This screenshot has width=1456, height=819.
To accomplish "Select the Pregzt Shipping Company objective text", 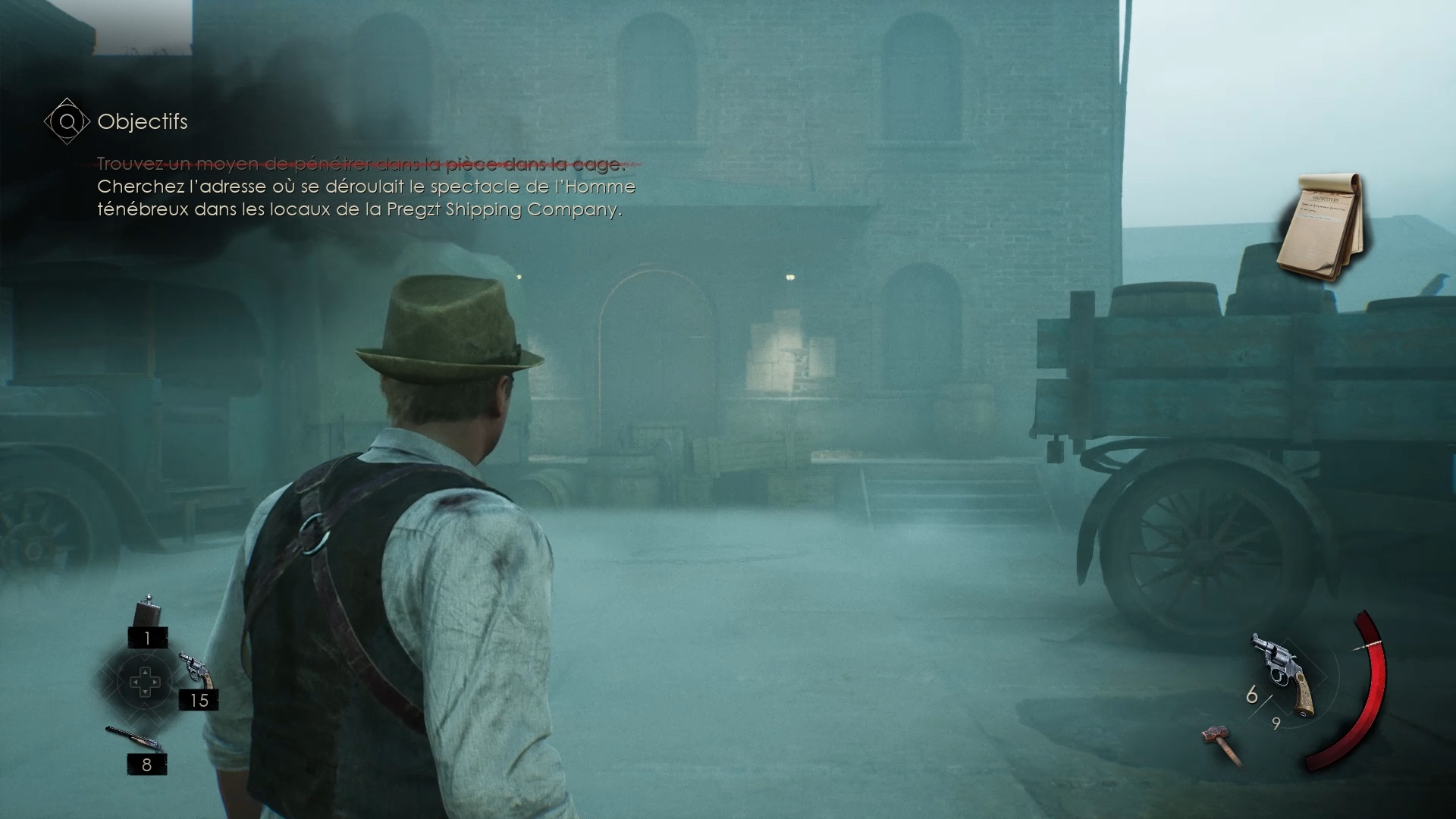I will (x=366, y=198).
